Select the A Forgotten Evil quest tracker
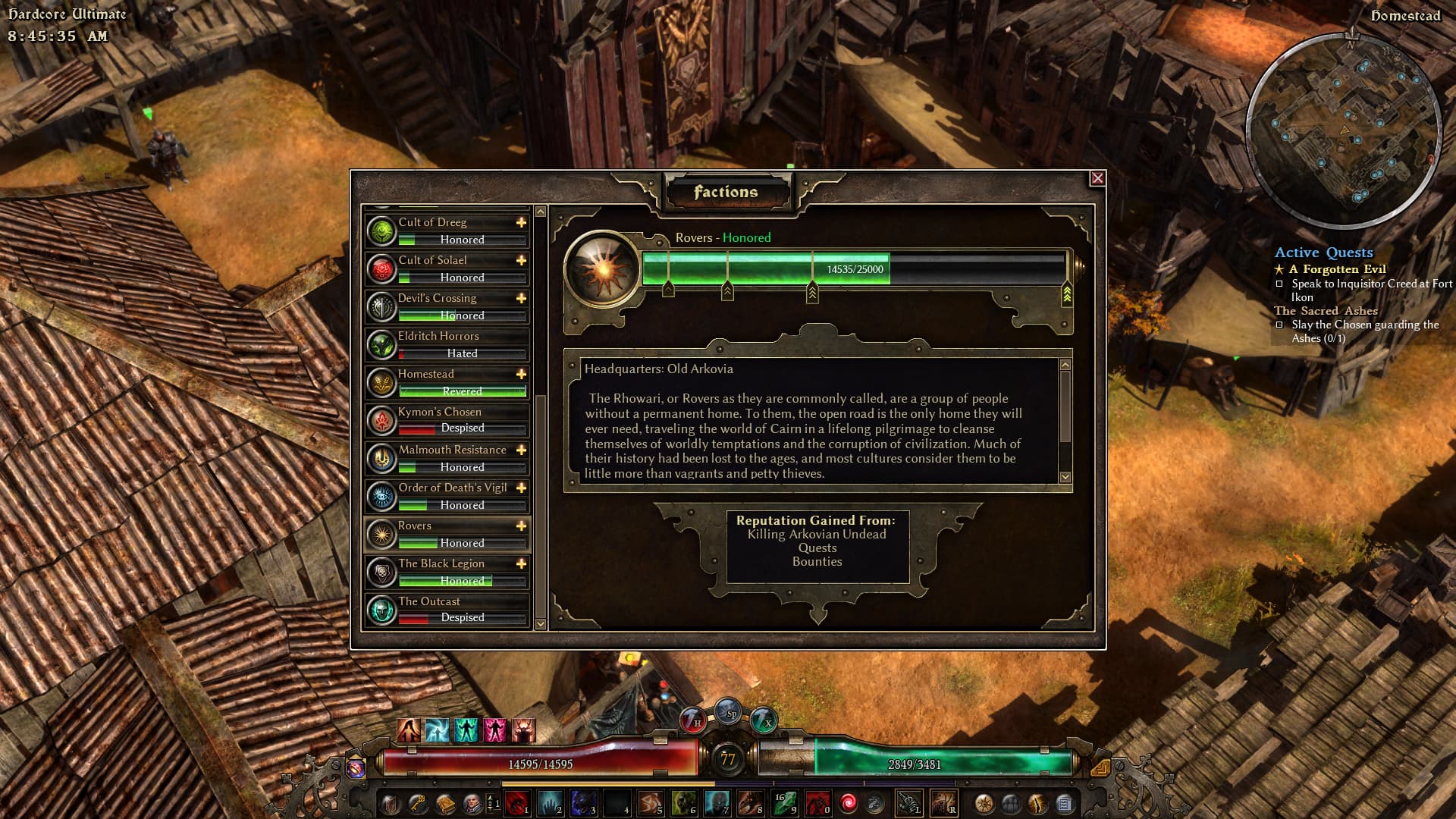Screen dimensions: 1456x819 pyautogui.click(x=1337, y=269)
